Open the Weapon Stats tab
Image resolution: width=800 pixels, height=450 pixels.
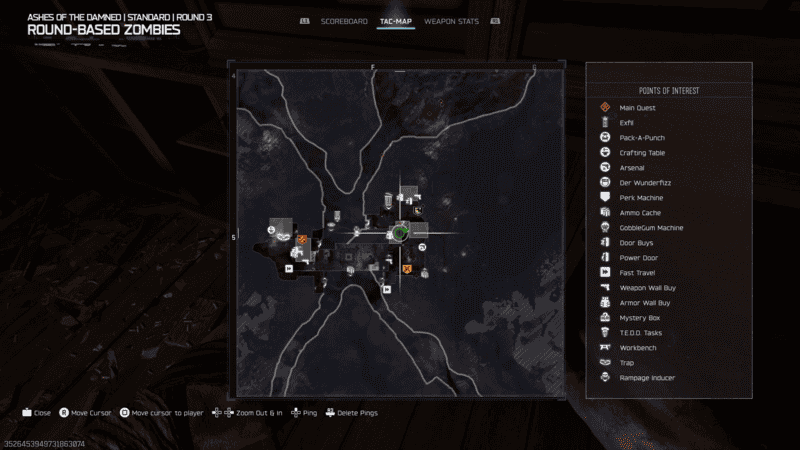coord(451,21)
